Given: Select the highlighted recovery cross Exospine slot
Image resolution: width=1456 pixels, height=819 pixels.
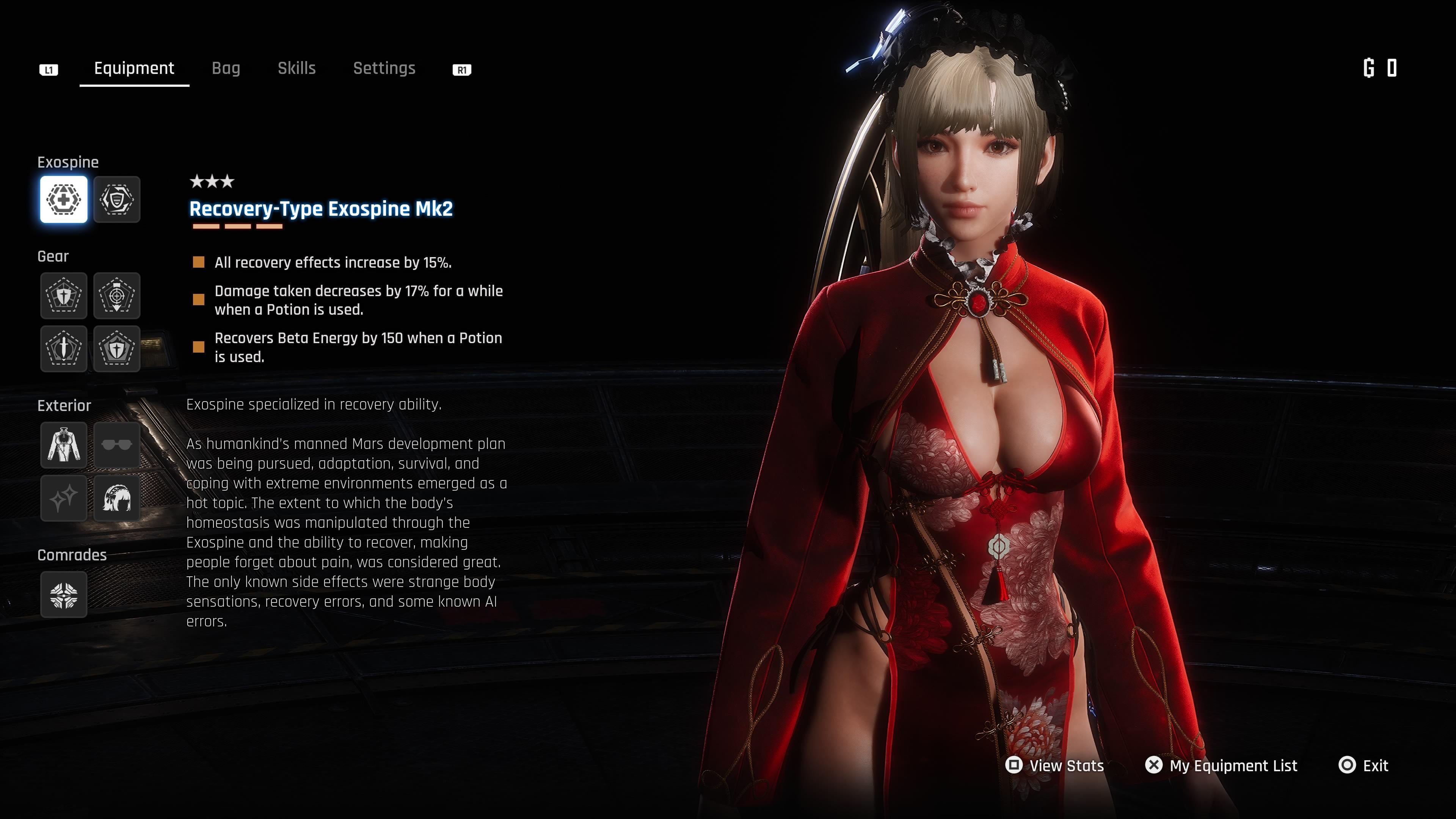Looking at the screenshot, I should click(x=64, y=199).
